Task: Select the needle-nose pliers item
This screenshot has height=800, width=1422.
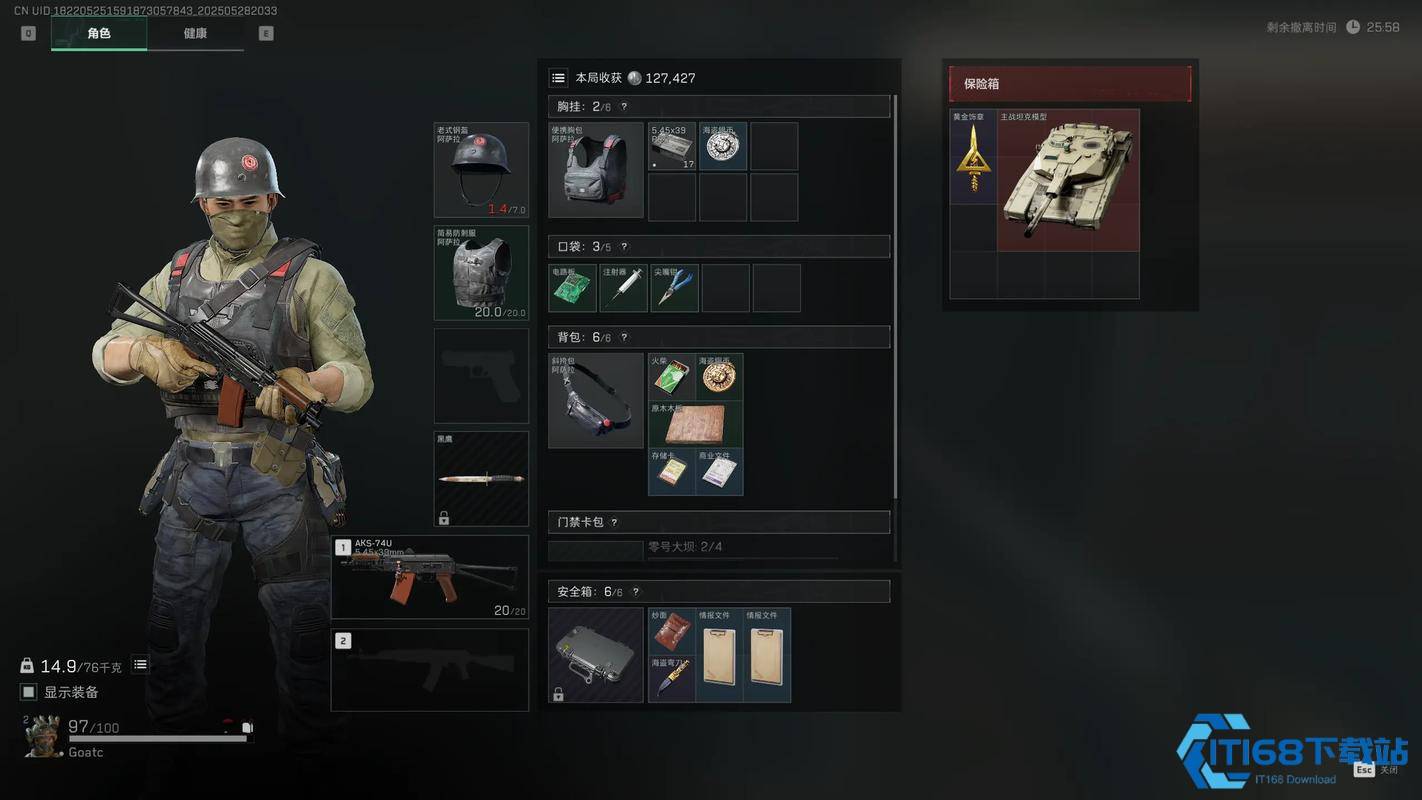Action: (x=675, y=288)
